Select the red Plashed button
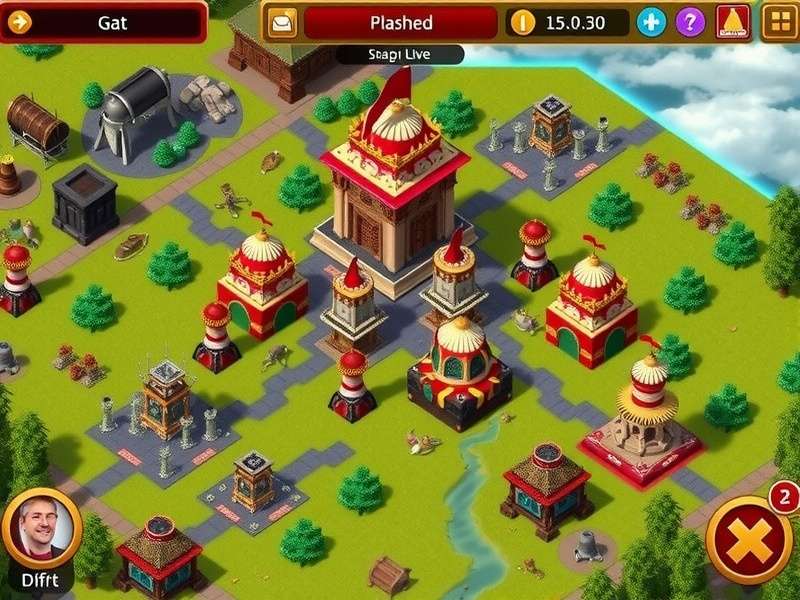The image size is (800, 600). 400,22
